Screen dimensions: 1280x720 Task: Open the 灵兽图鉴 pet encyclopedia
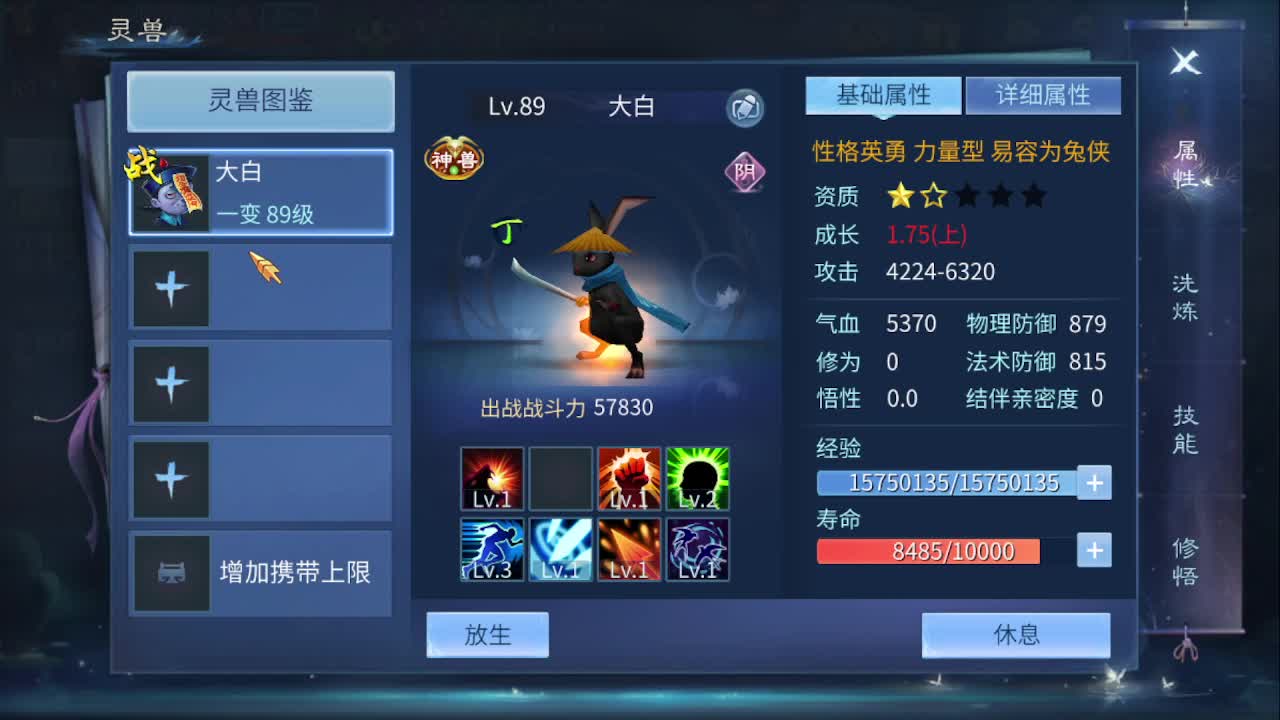tap(259, 101)
